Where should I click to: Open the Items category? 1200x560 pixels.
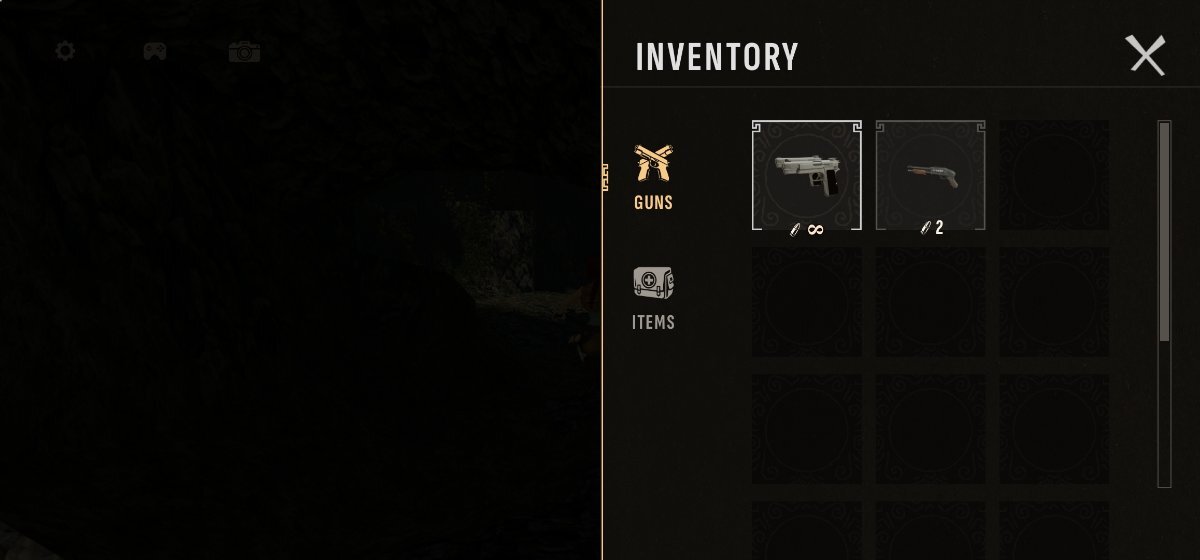click(653, 298)
